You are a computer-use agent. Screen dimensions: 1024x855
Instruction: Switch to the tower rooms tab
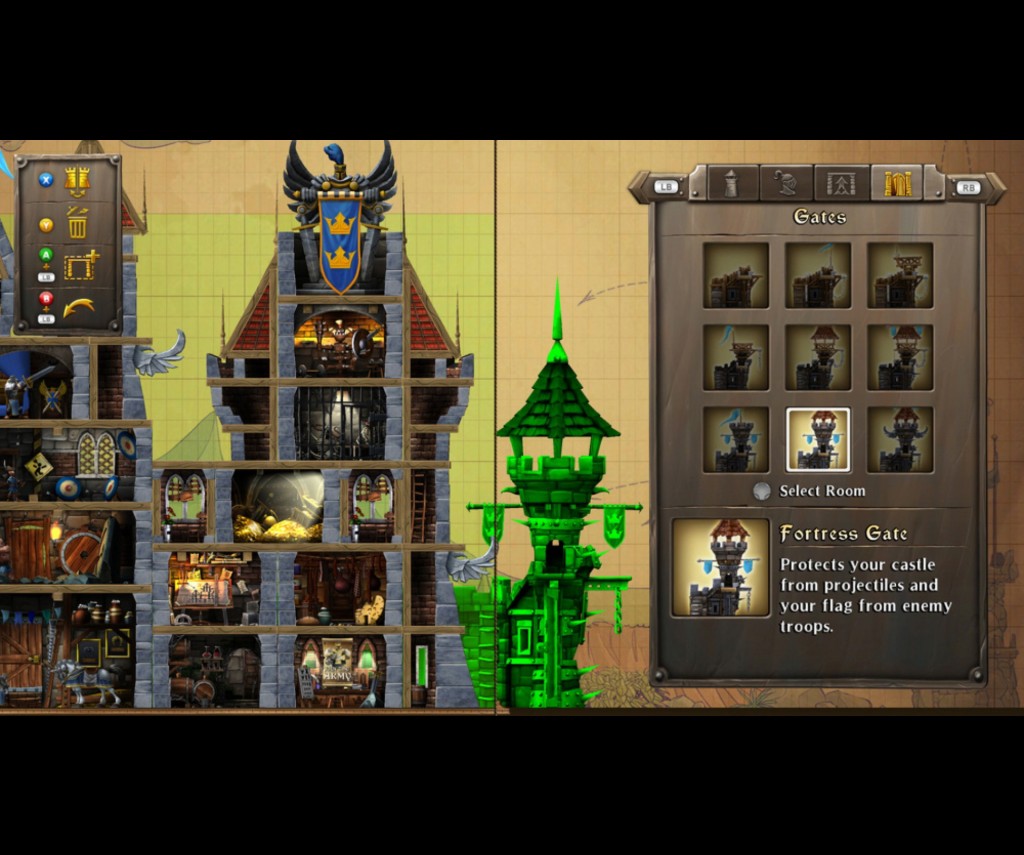tap(731, 184)
